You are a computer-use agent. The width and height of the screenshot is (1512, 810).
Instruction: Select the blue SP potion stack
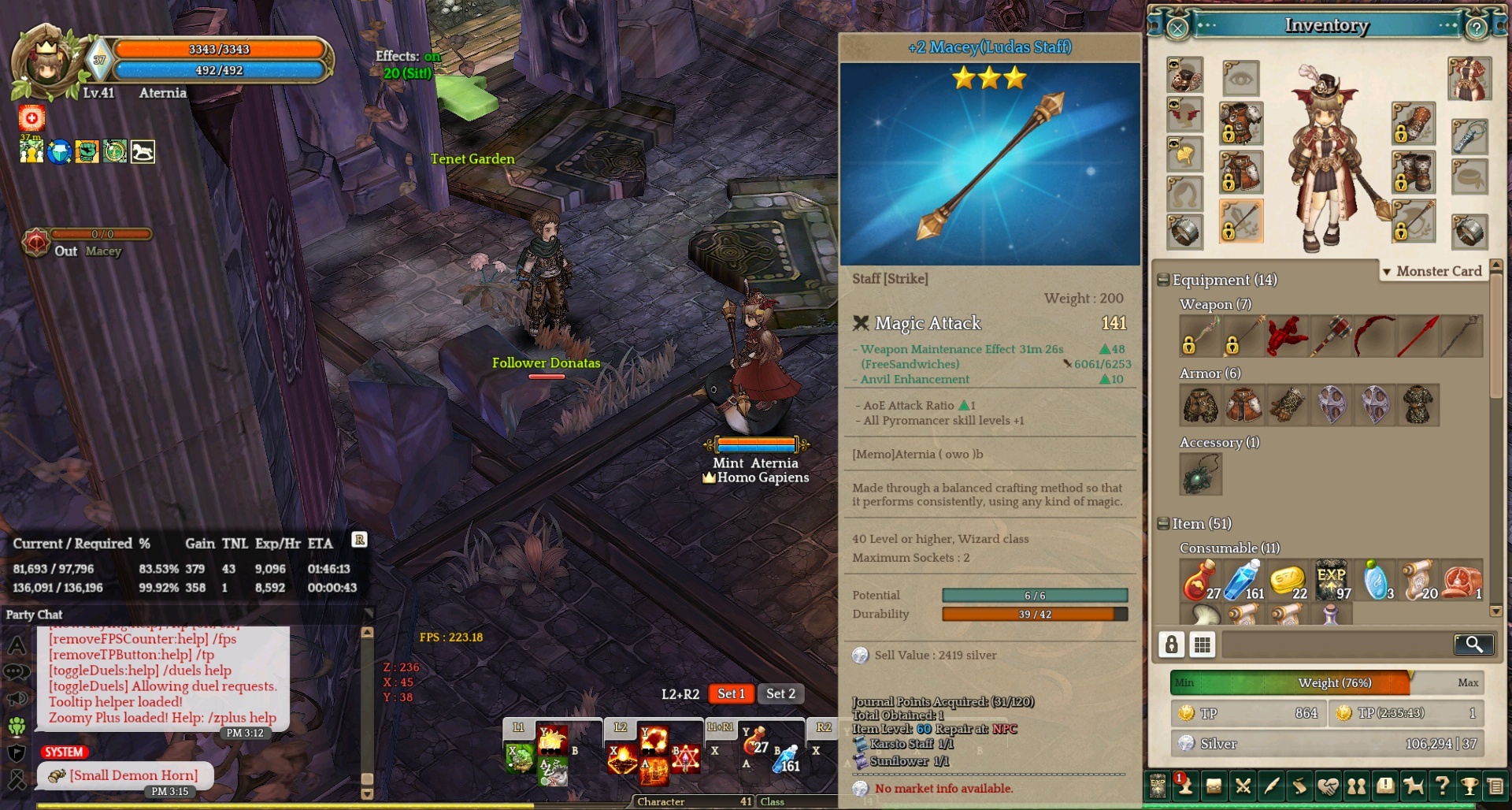pos(1243,581)
